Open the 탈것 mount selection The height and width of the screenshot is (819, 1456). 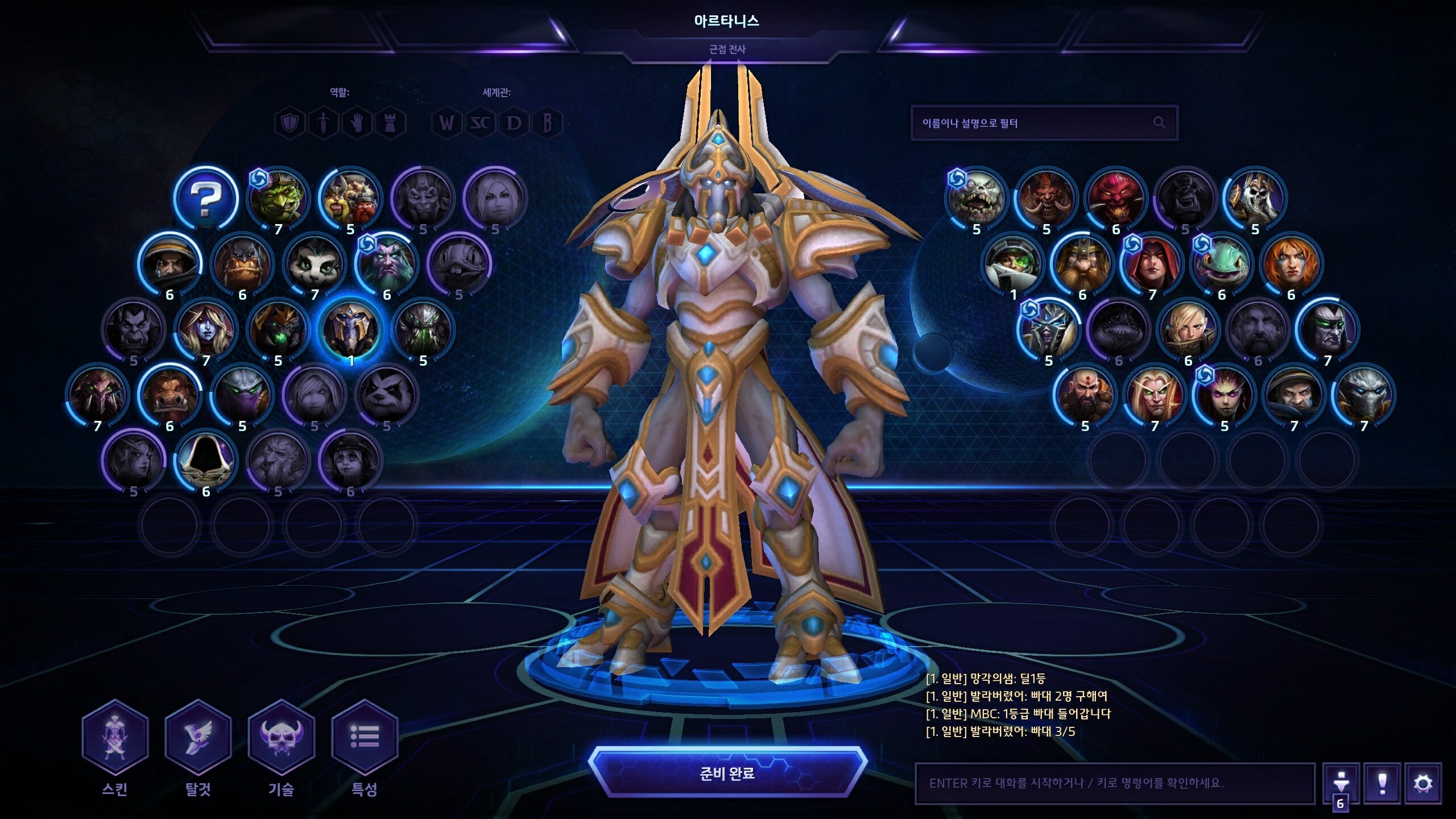[x=198, y=738]
